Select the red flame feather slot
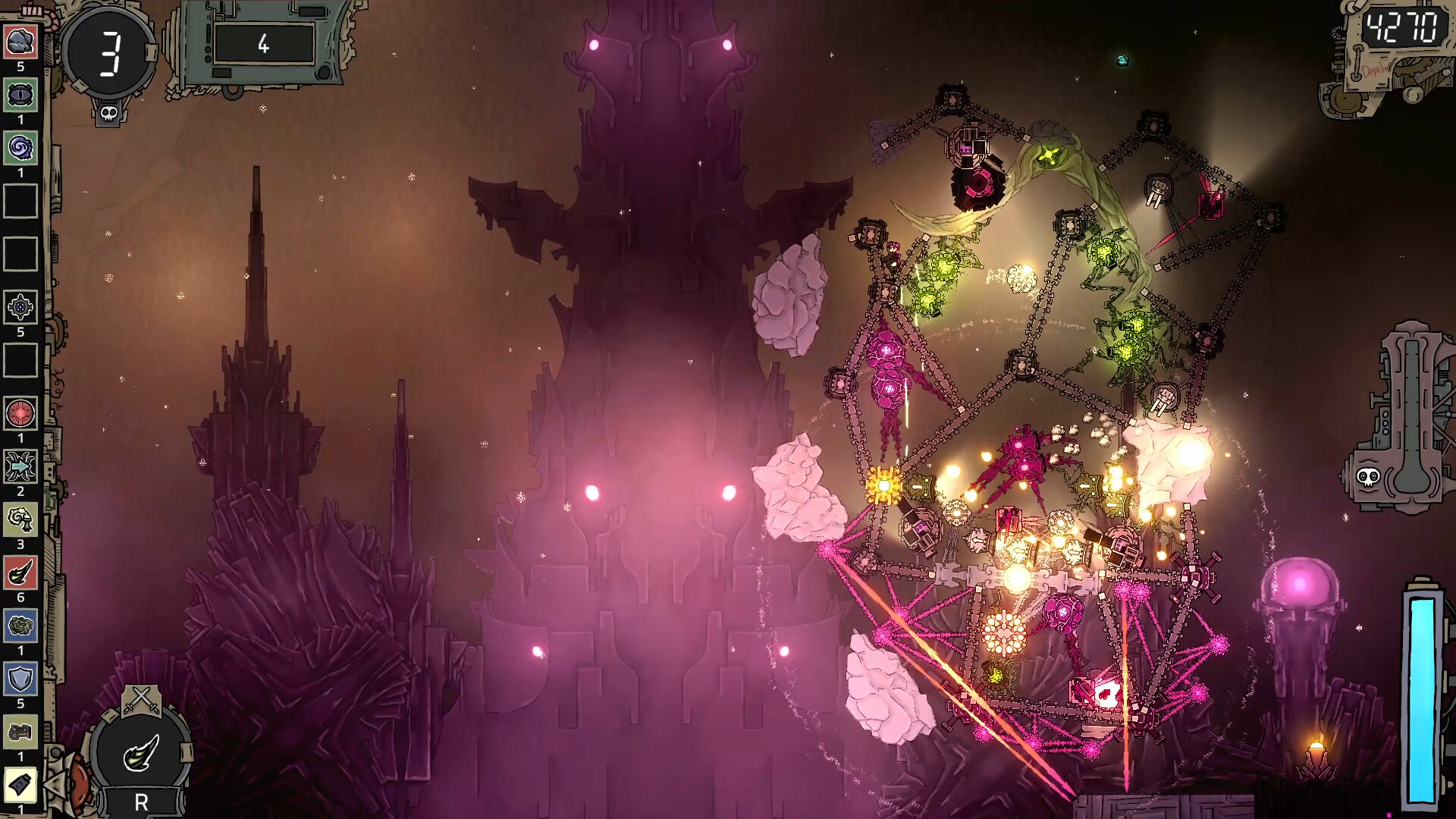Screen dimensions: 1456x819 20,573
